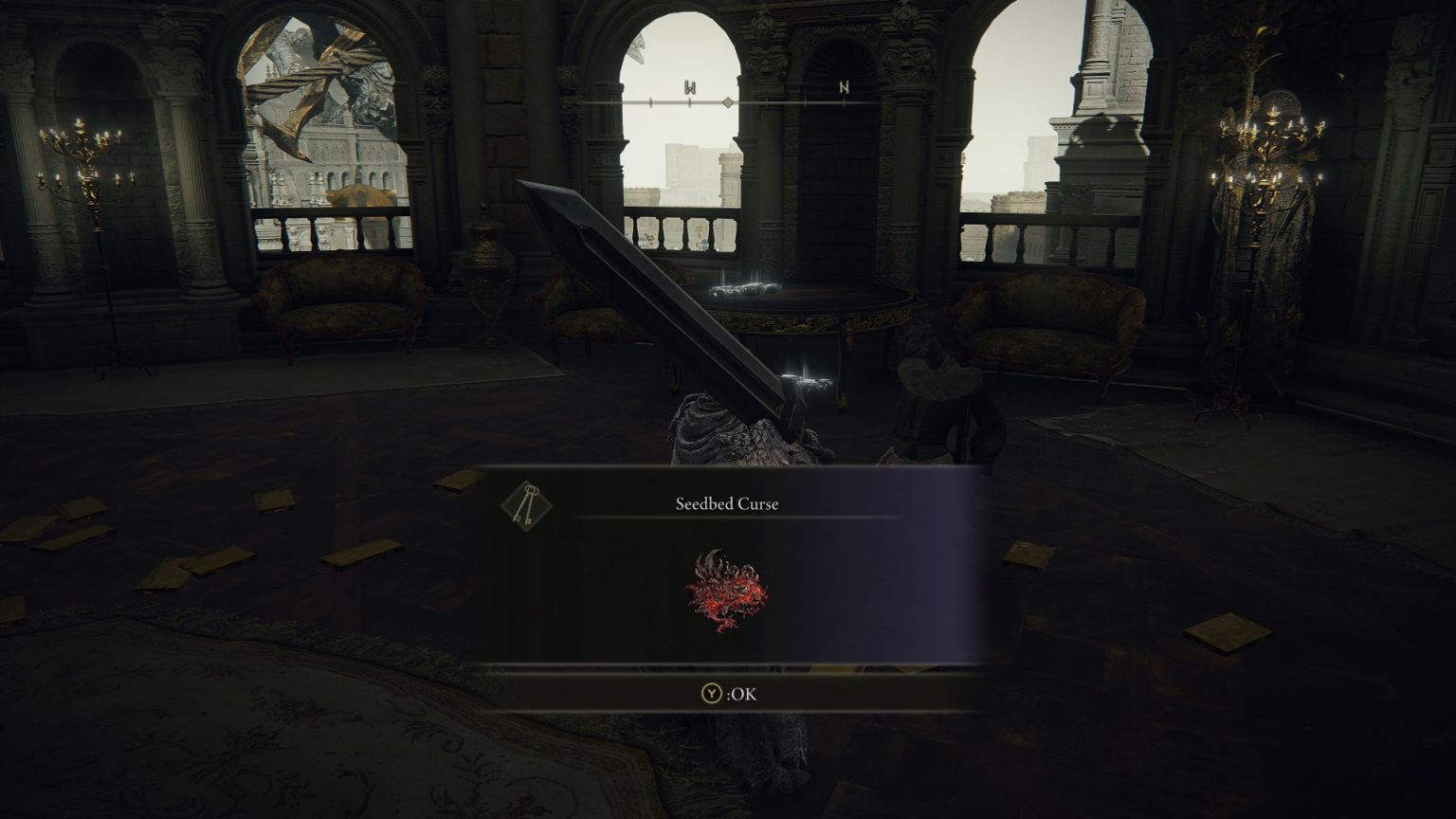This screenshot has width=1456, height=819.
Task: Select the red Seedbed Curse item icon
Action: [726, 591]
